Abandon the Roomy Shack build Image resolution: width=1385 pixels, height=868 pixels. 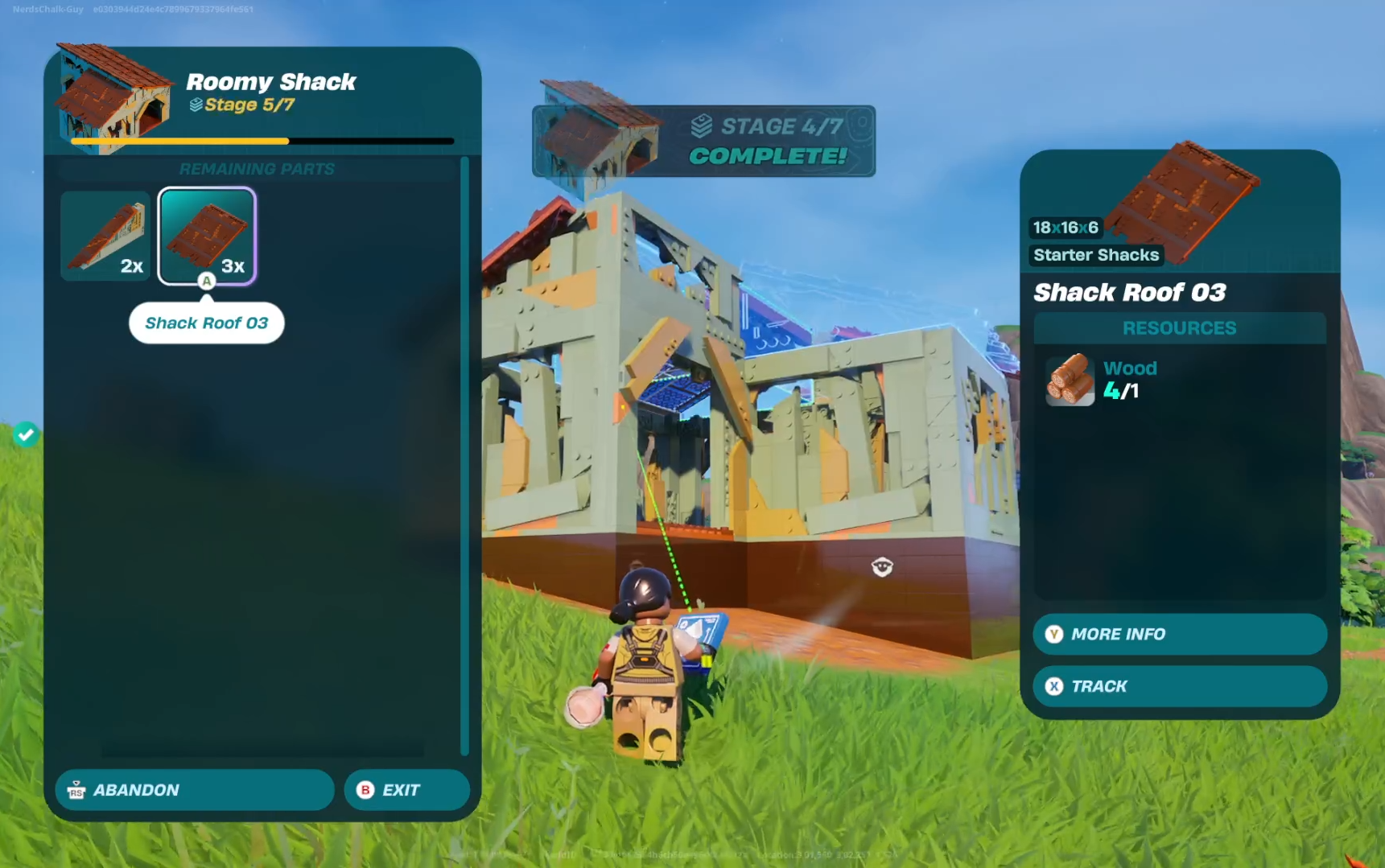click(194, 790)
